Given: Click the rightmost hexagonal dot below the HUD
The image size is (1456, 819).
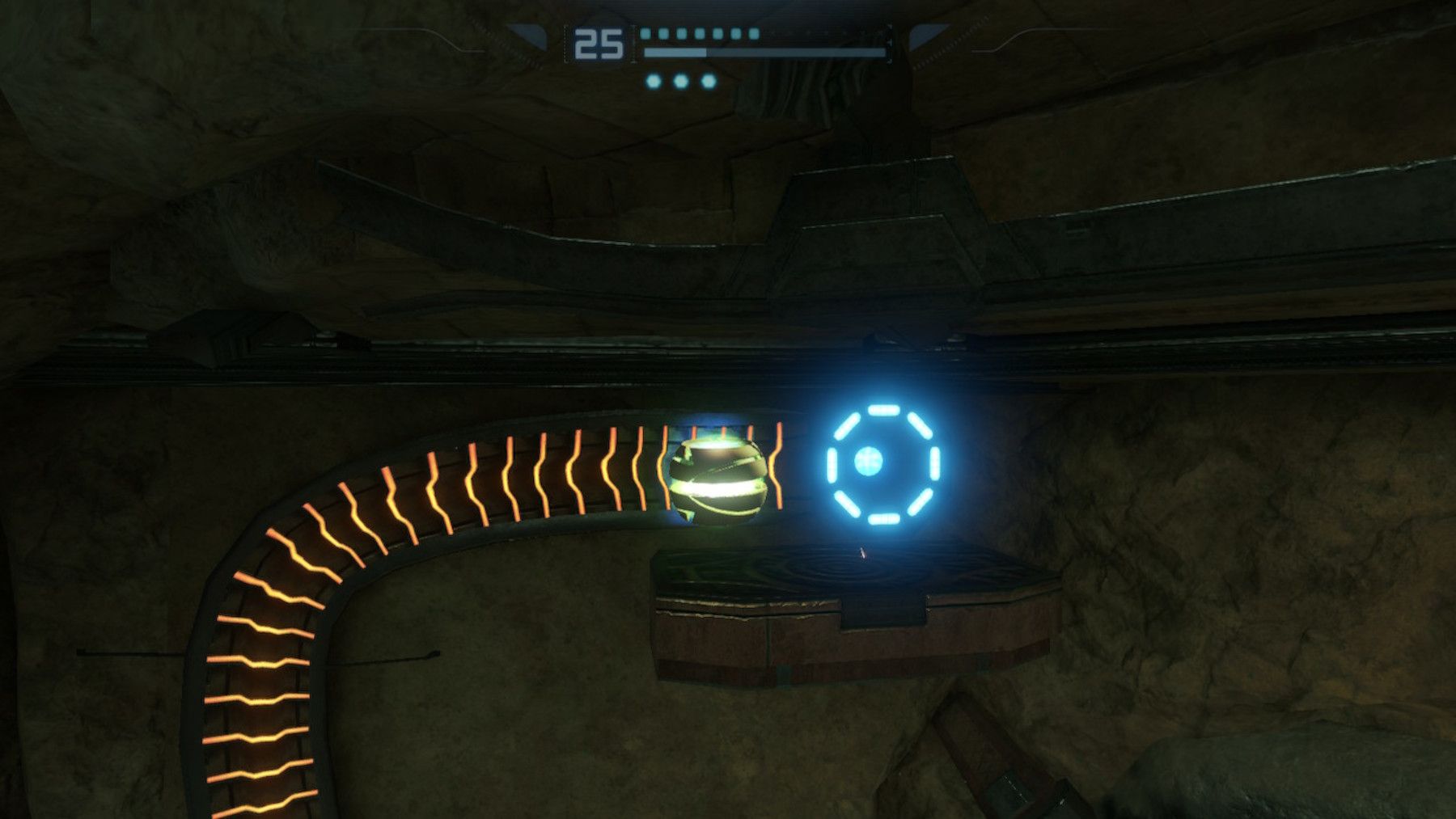Looking at the screenshot, I should 708,82.
